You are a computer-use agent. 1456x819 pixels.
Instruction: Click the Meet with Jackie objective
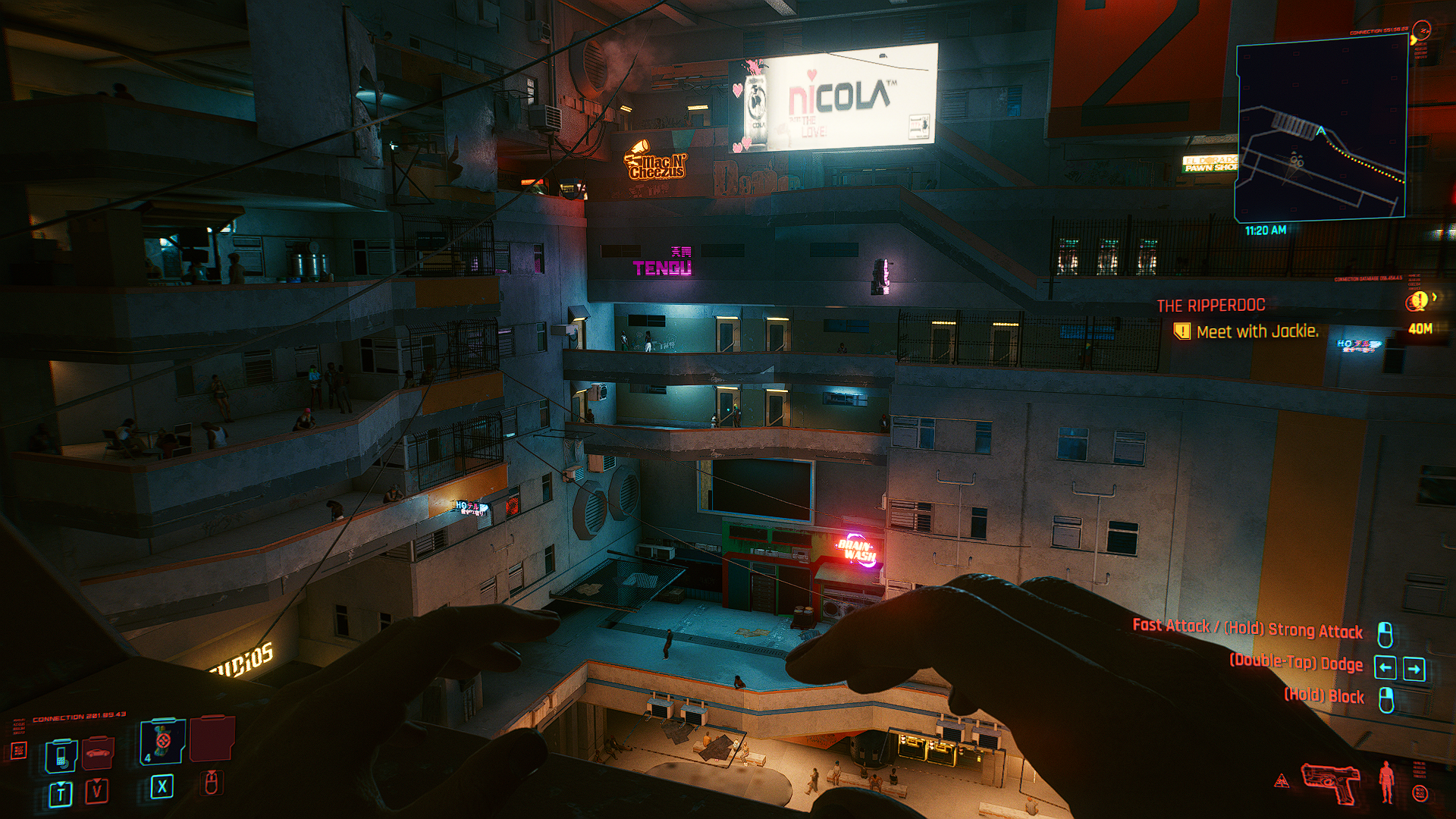(1257, 331)
